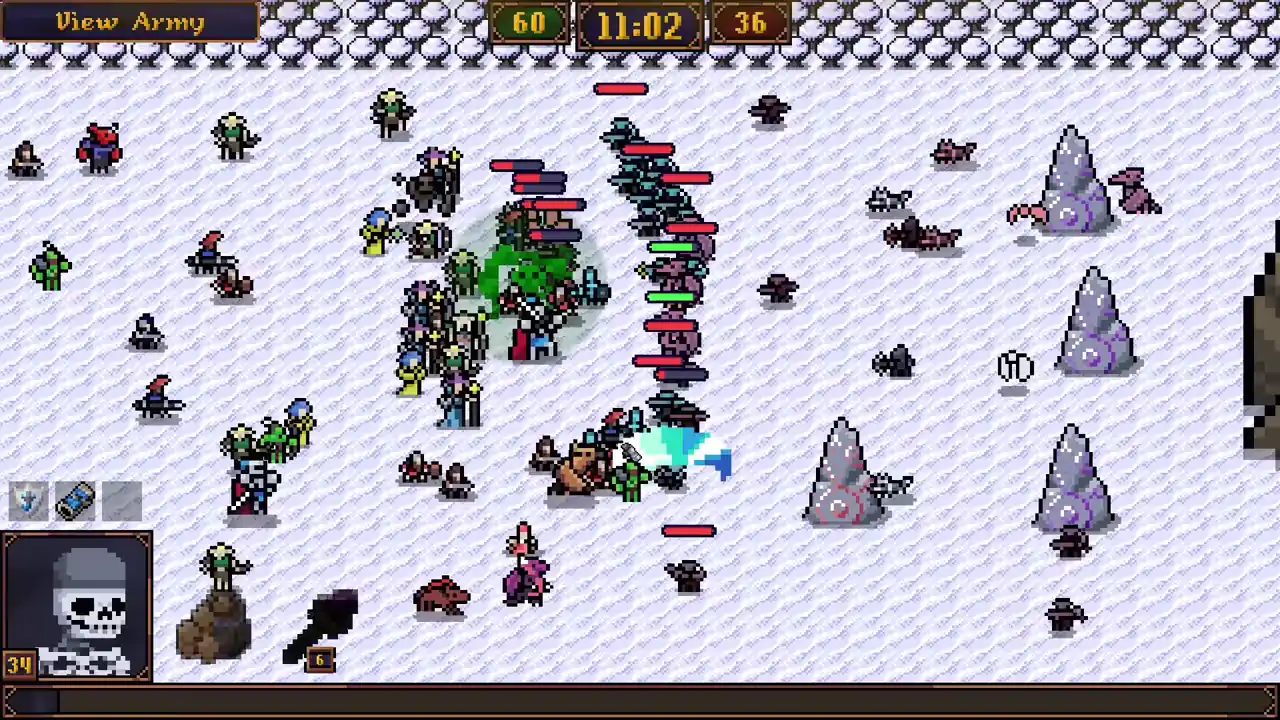Click the green soul counter showing 60
This screenshot has width=1280, height=720.
pos(529,24)
